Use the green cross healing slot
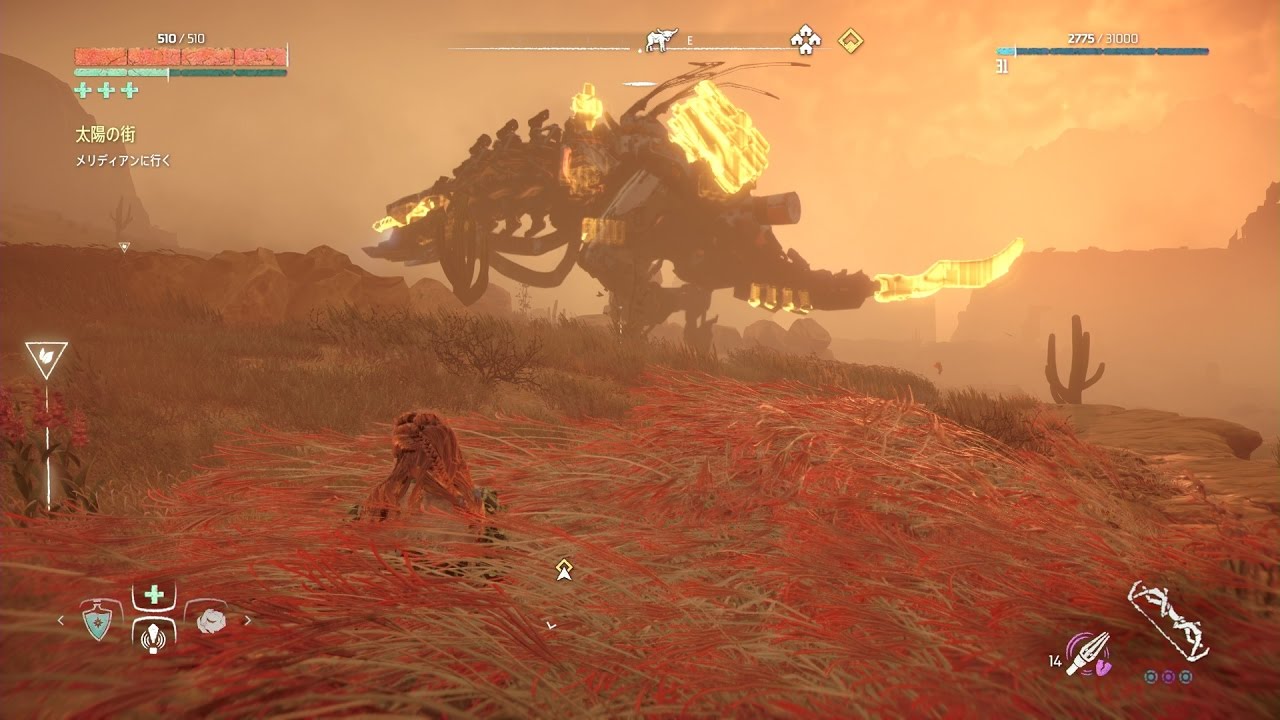 [154, 595]
